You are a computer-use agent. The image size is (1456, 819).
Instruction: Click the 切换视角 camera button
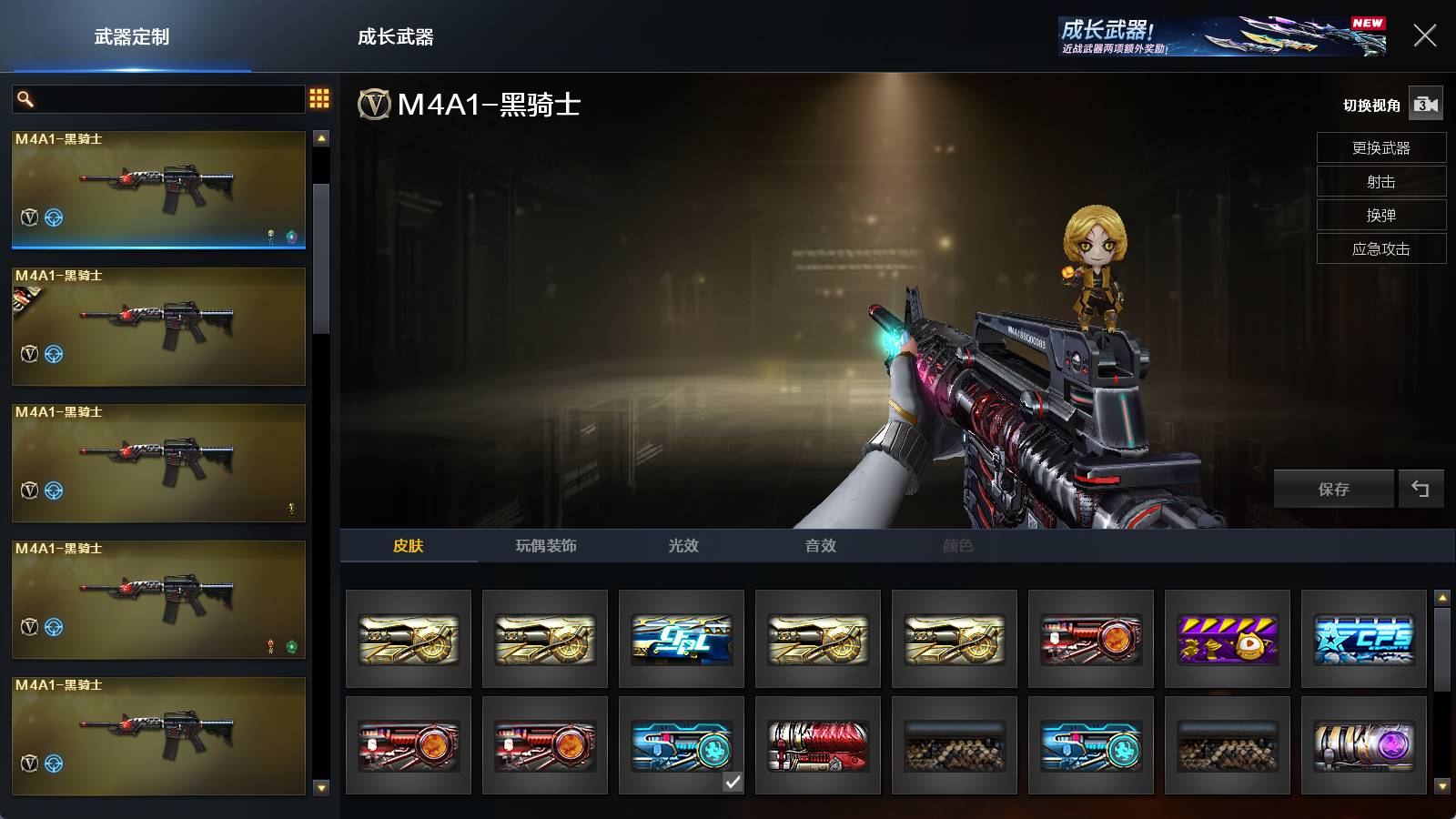pyautogui.click(x=1425, y=105)
